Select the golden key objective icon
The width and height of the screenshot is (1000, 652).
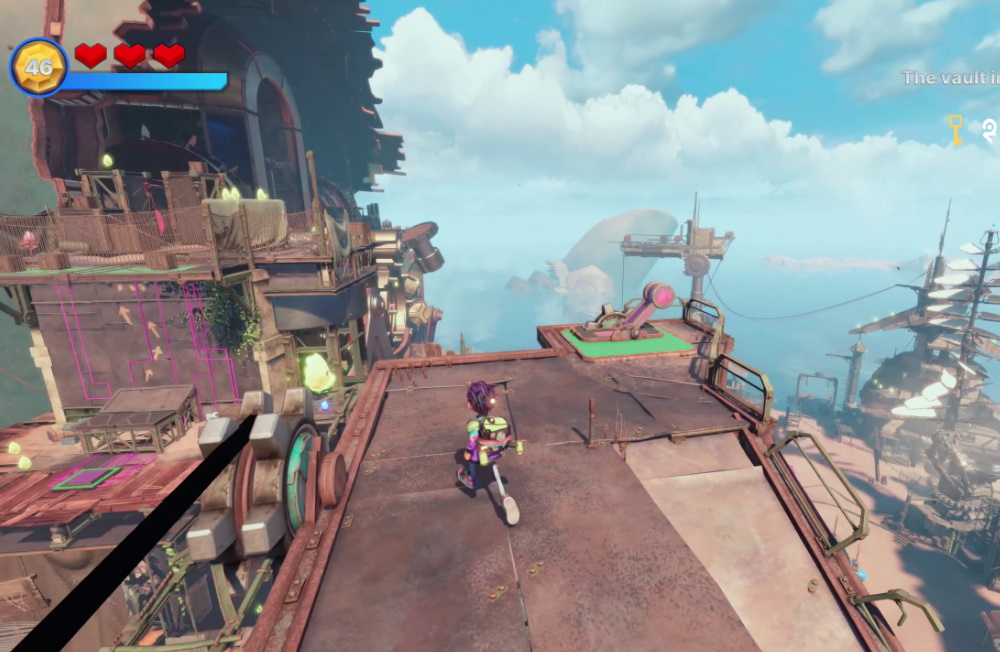coord(955,129)
